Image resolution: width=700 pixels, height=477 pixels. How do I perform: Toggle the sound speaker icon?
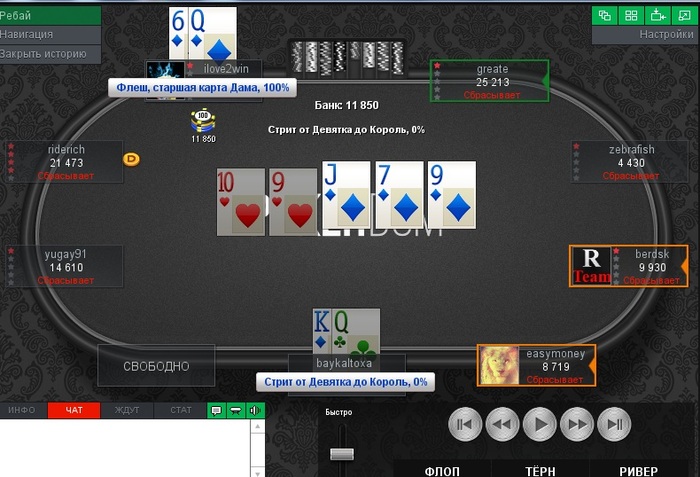tap(254, 410)
